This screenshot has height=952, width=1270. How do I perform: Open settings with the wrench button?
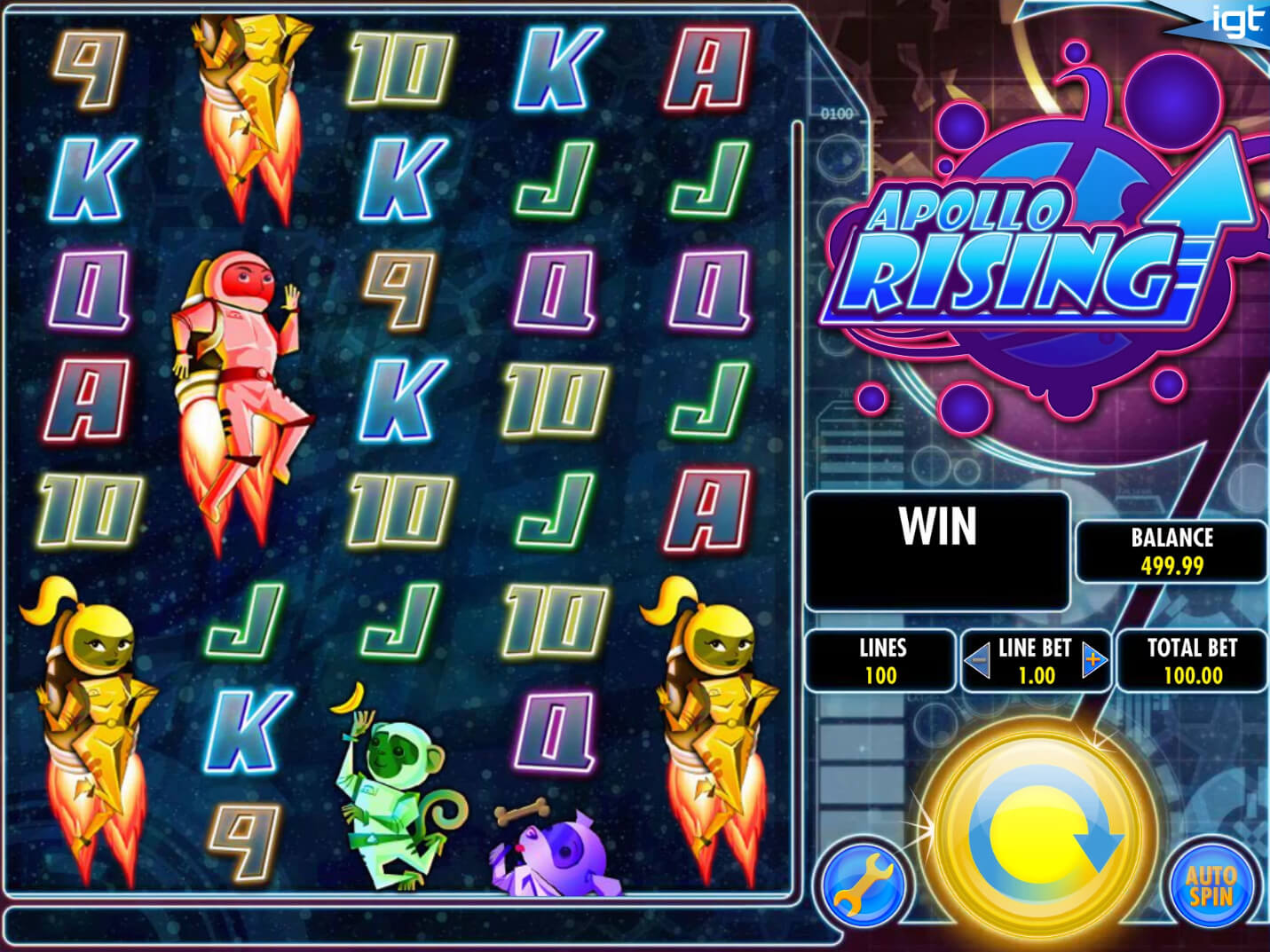coord(863,883)
